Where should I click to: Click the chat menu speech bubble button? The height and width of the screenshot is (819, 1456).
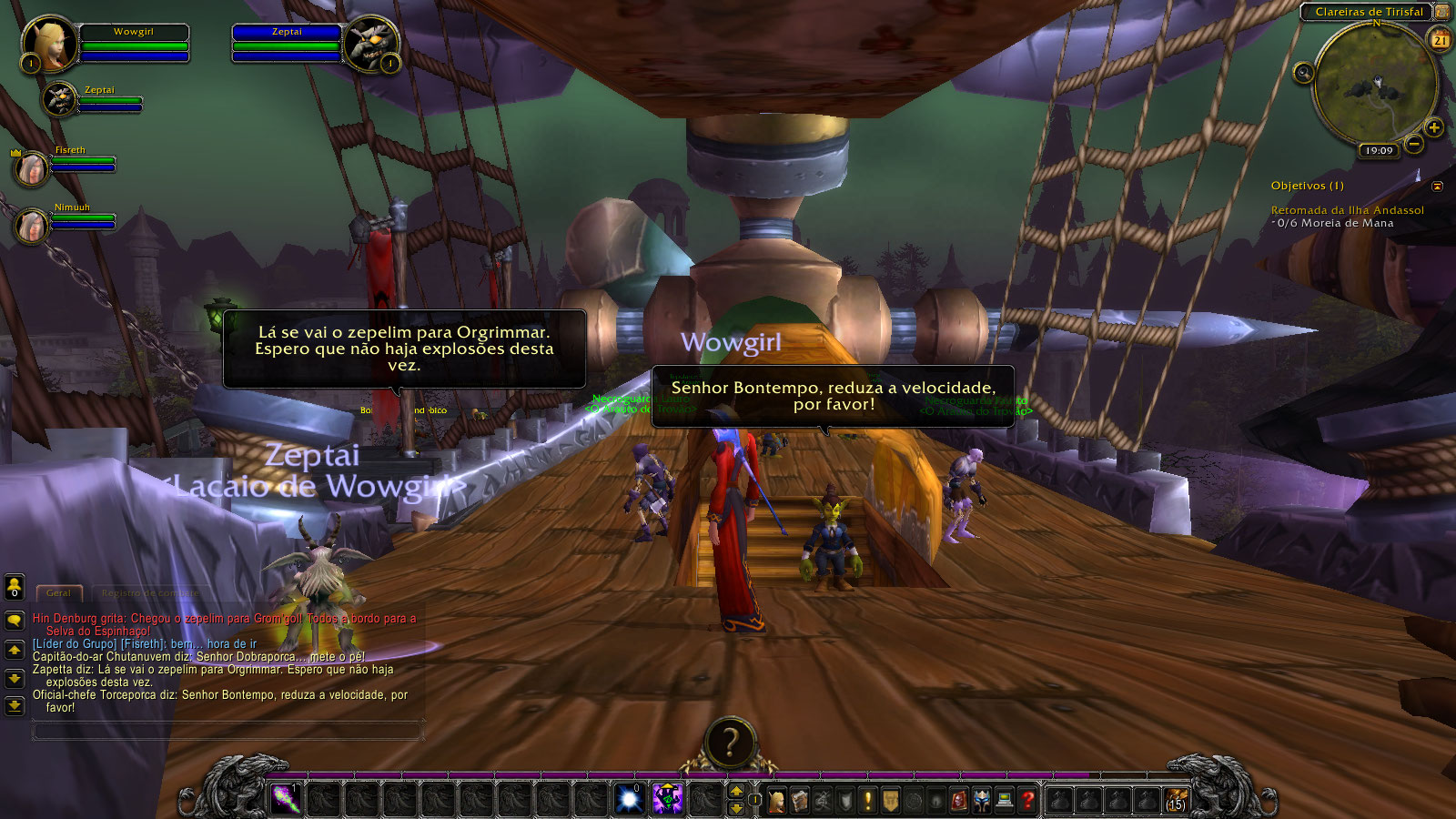(x=15, y=621)
